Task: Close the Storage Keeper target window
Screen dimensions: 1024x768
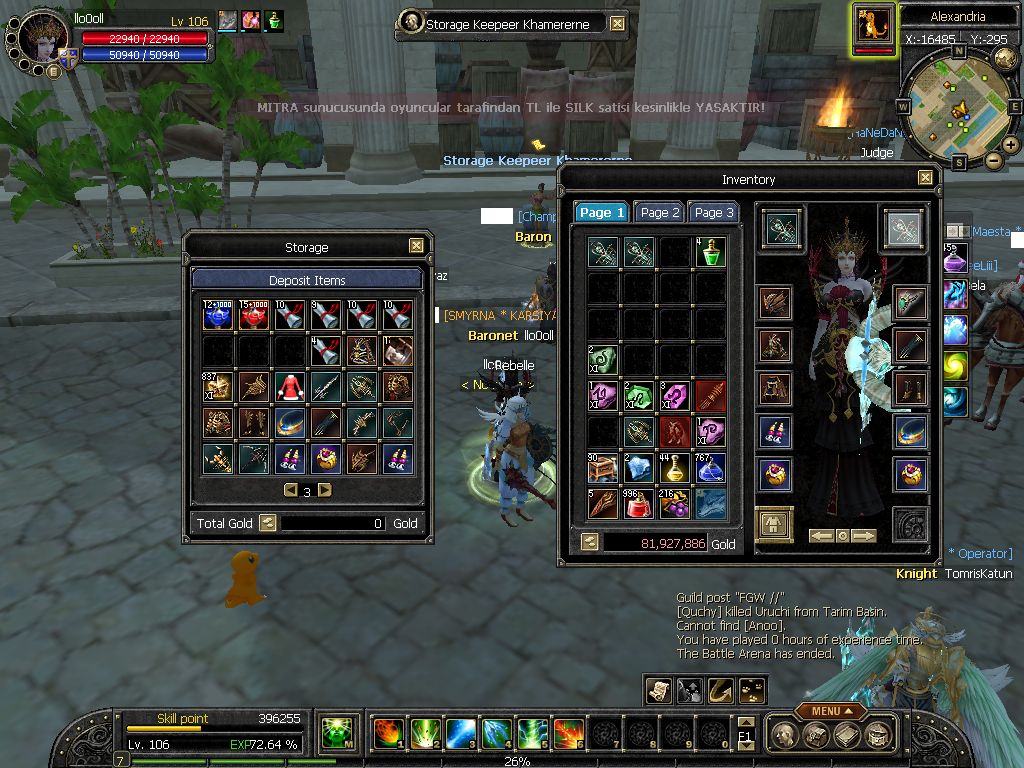Action: click(x=617, y=23)
